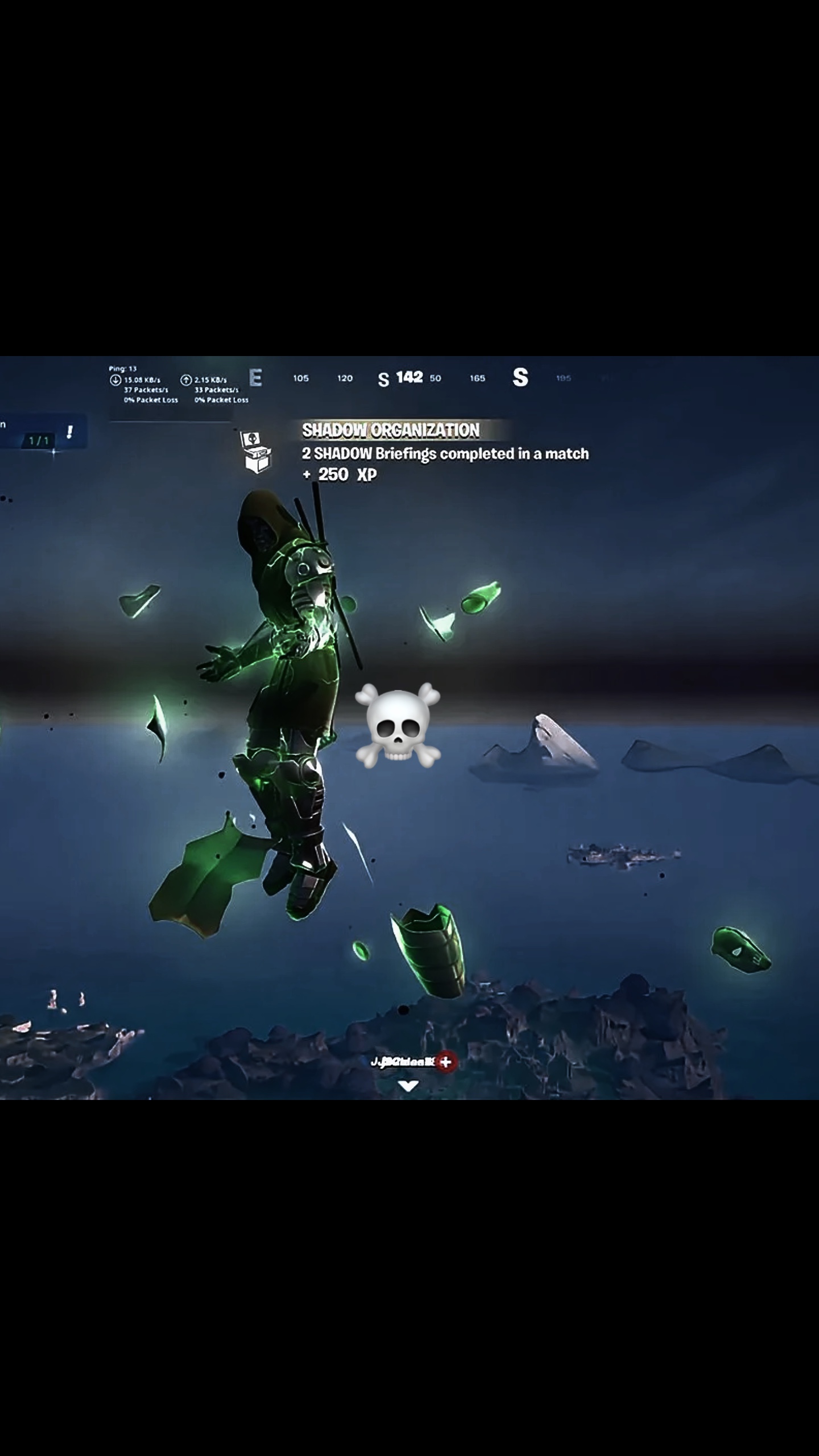Click the Shadow Organization crate icon
The height and width of the screenshot is (1456, 819).
click(256, 452)
